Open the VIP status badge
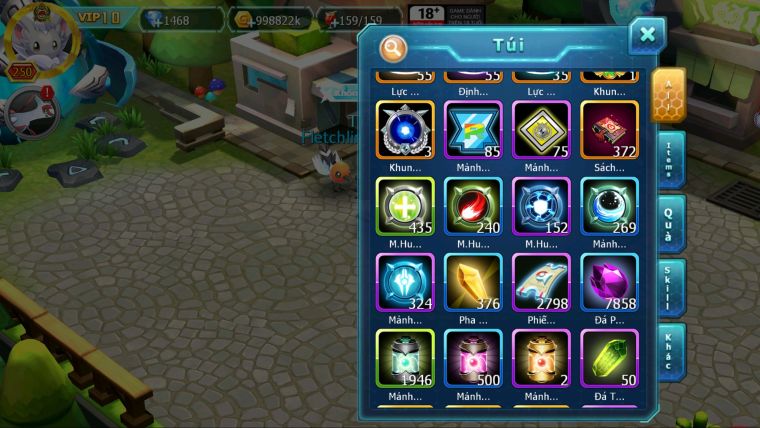760x428 pixels. [99, 17]
